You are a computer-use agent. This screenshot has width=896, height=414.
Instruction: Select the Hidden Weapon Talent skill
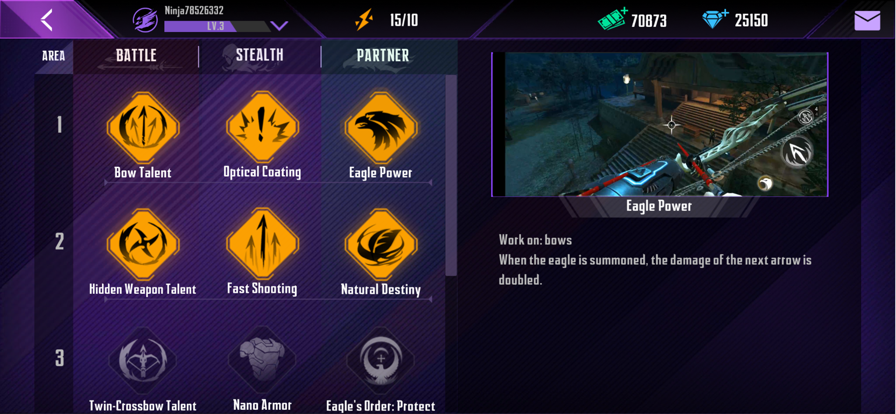[x=143, y=244]
